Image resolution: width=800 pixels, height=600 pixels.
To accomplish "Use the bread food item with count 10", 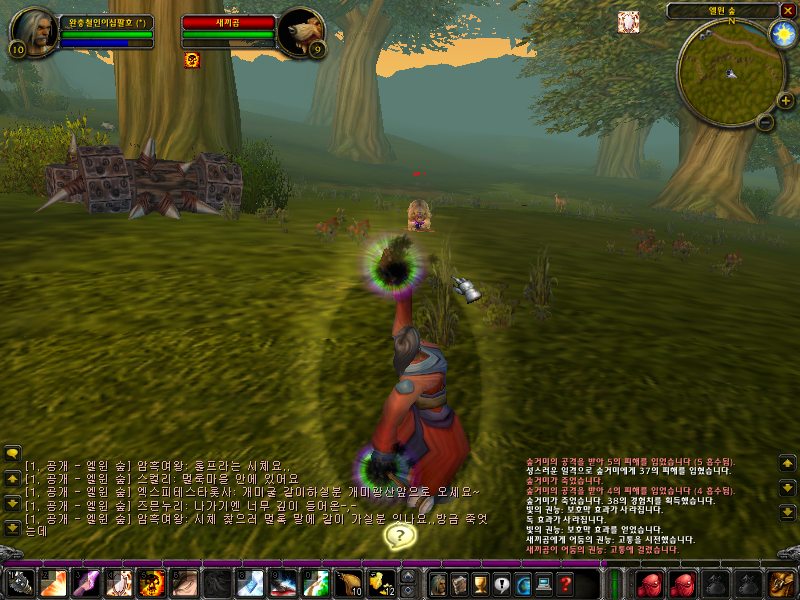I will point(349,582).
